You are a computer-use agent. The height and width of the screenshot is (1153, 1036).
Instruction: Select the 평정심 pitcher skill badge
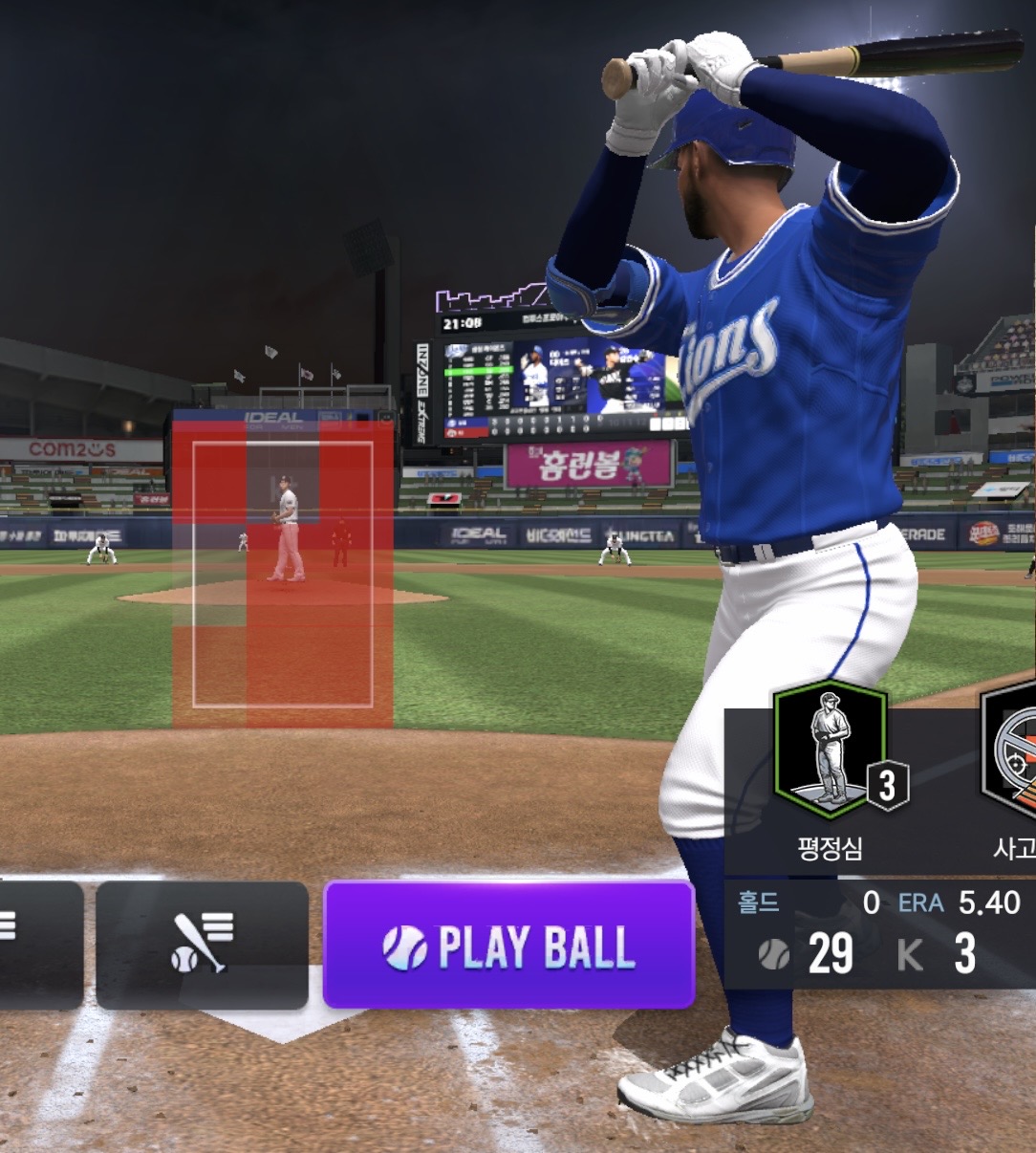[x=830, y=751]
